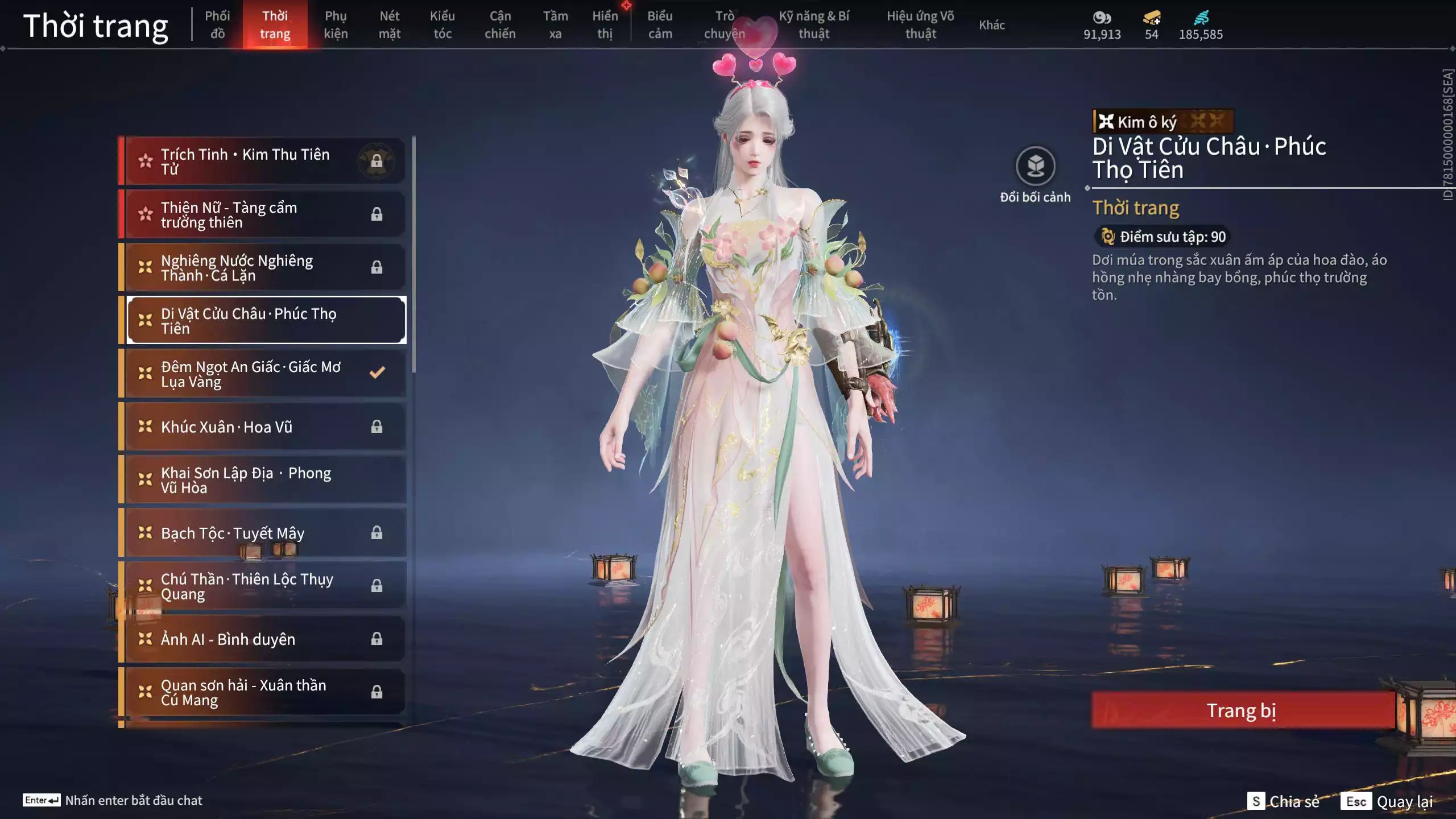Switch to the Khác tab

pos(991,24)
